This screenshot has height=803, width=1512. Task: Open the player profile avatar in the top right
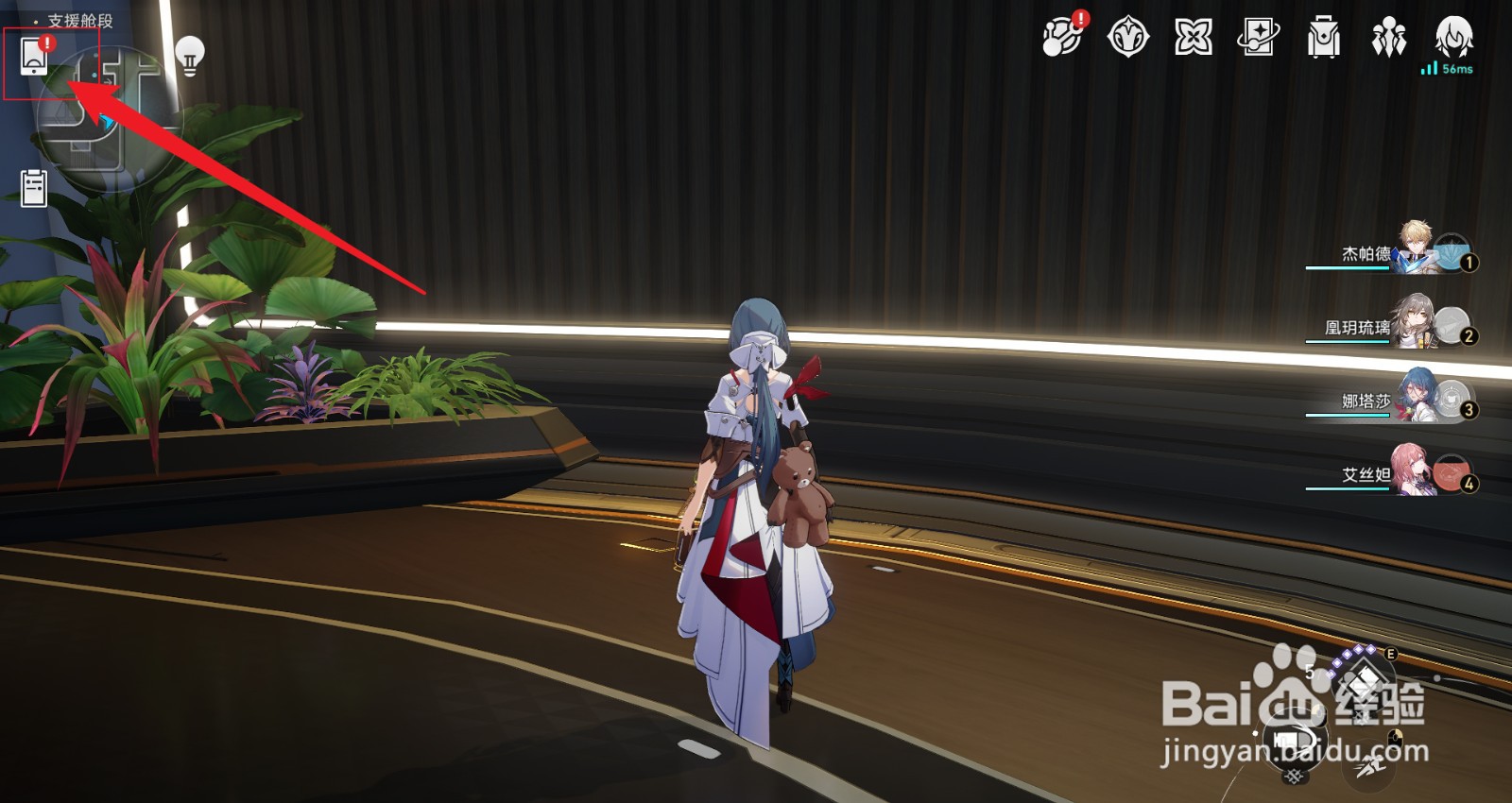(1455, 38)
